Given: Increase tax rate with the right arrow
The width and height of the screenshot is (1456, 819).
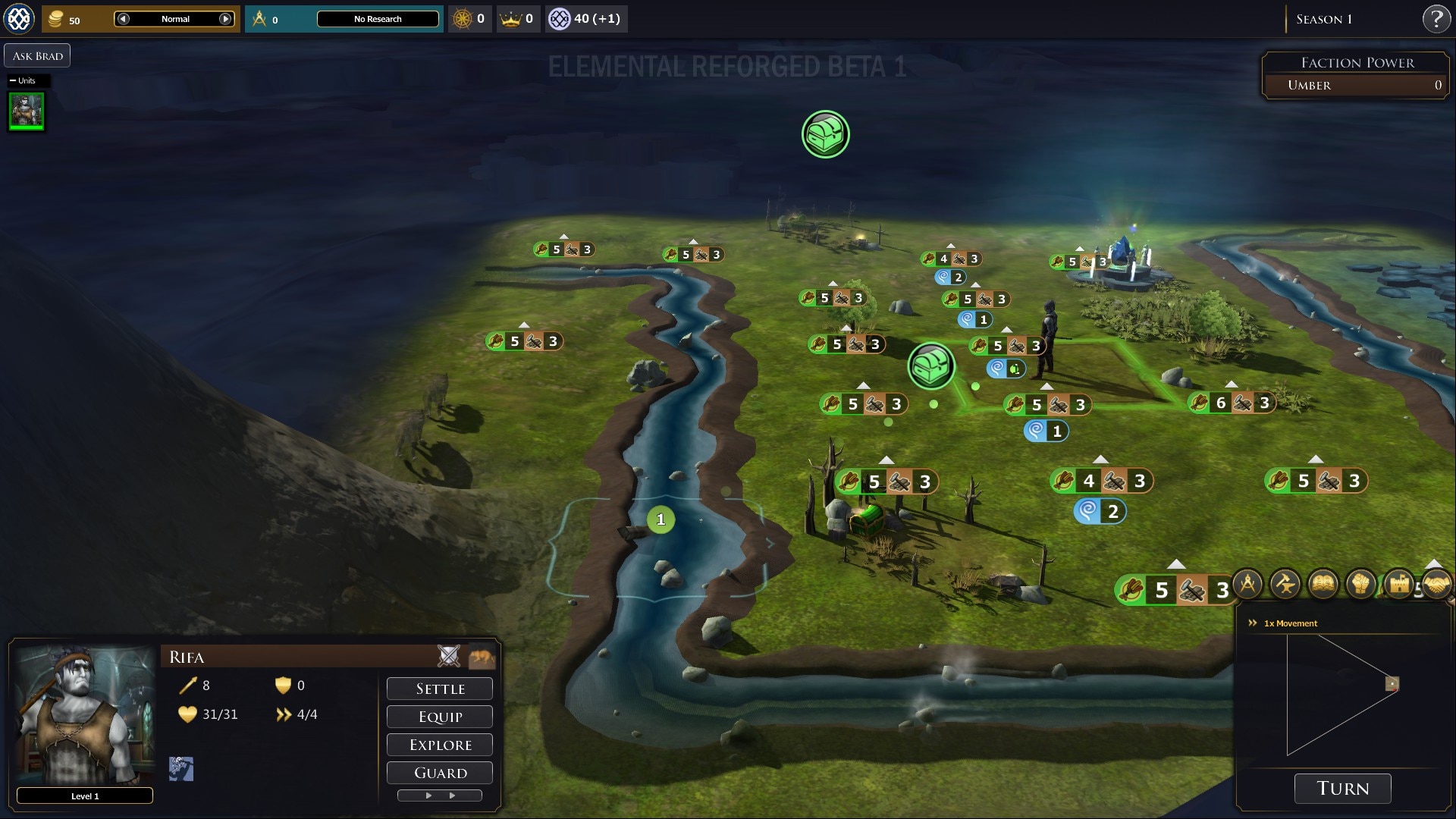Looking at the screenshot, I should click(225, 19).
